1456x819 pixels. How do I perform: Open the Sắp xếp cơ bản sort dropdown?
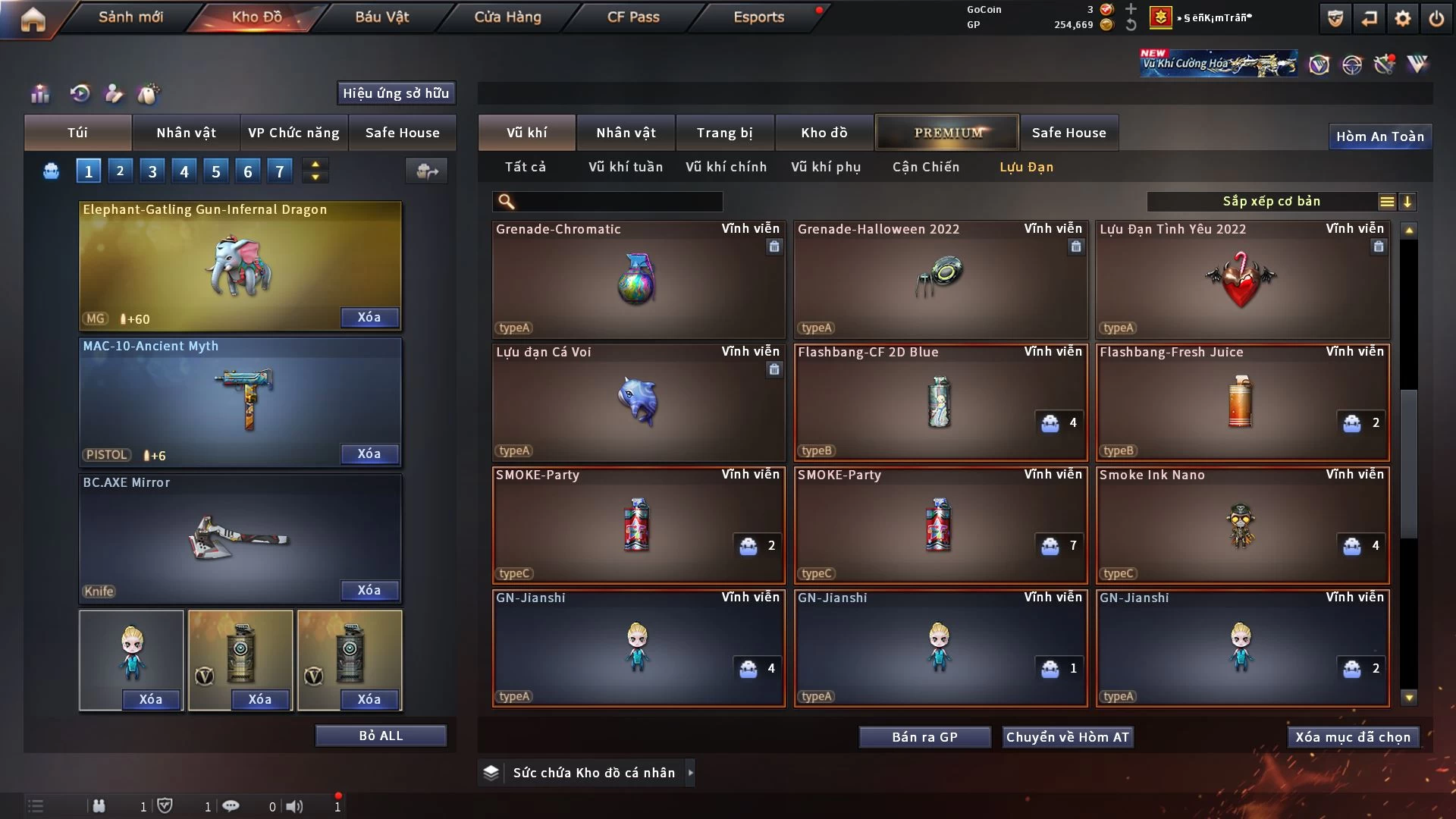[x=1271, y=202]
